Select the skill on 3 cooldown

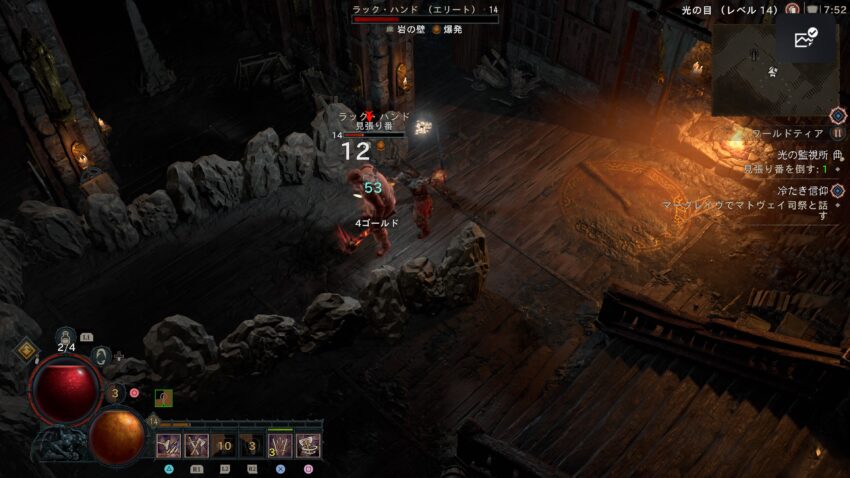[252, 446]
